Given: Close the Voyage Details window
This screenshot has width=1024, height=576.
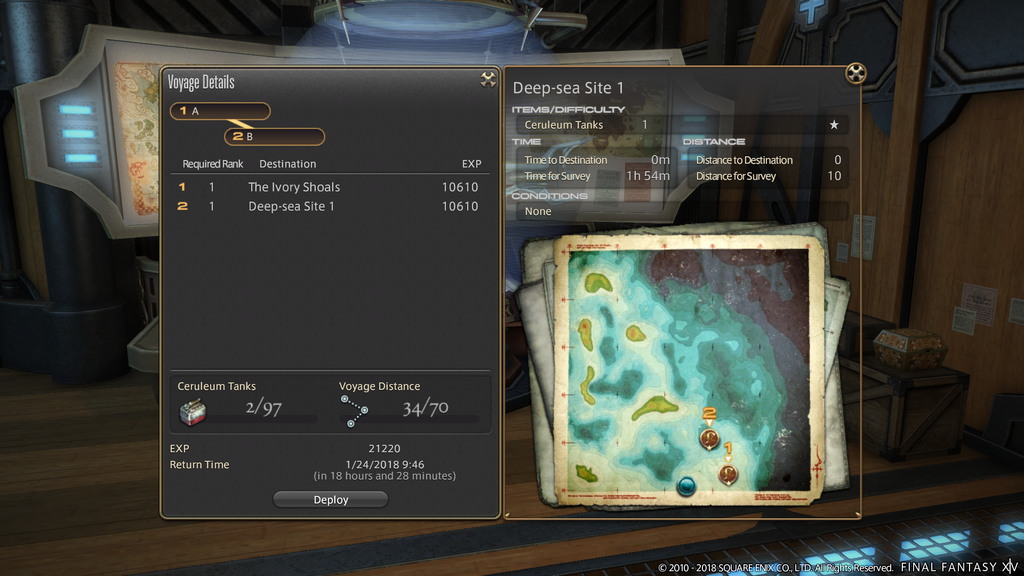Looking at the screenshot, I should tap(488, 80).
